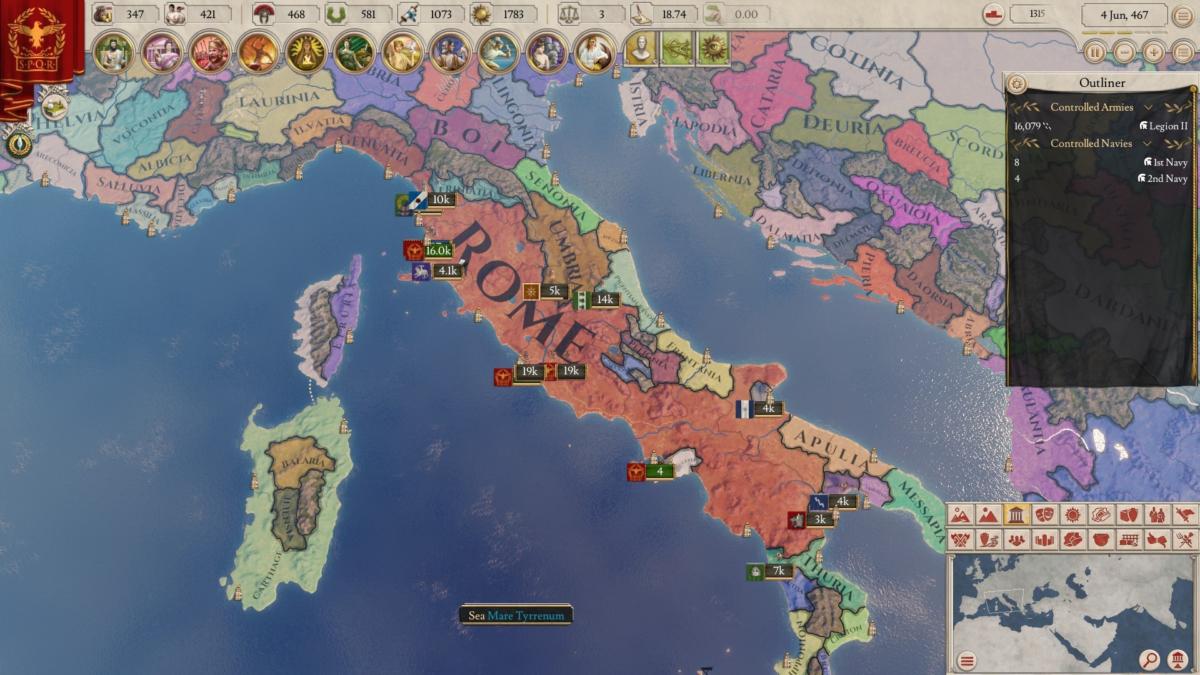Collapse the Controlled Navies section
The height and width of the screenshot is (675, 1200).
click(1148, 143)
